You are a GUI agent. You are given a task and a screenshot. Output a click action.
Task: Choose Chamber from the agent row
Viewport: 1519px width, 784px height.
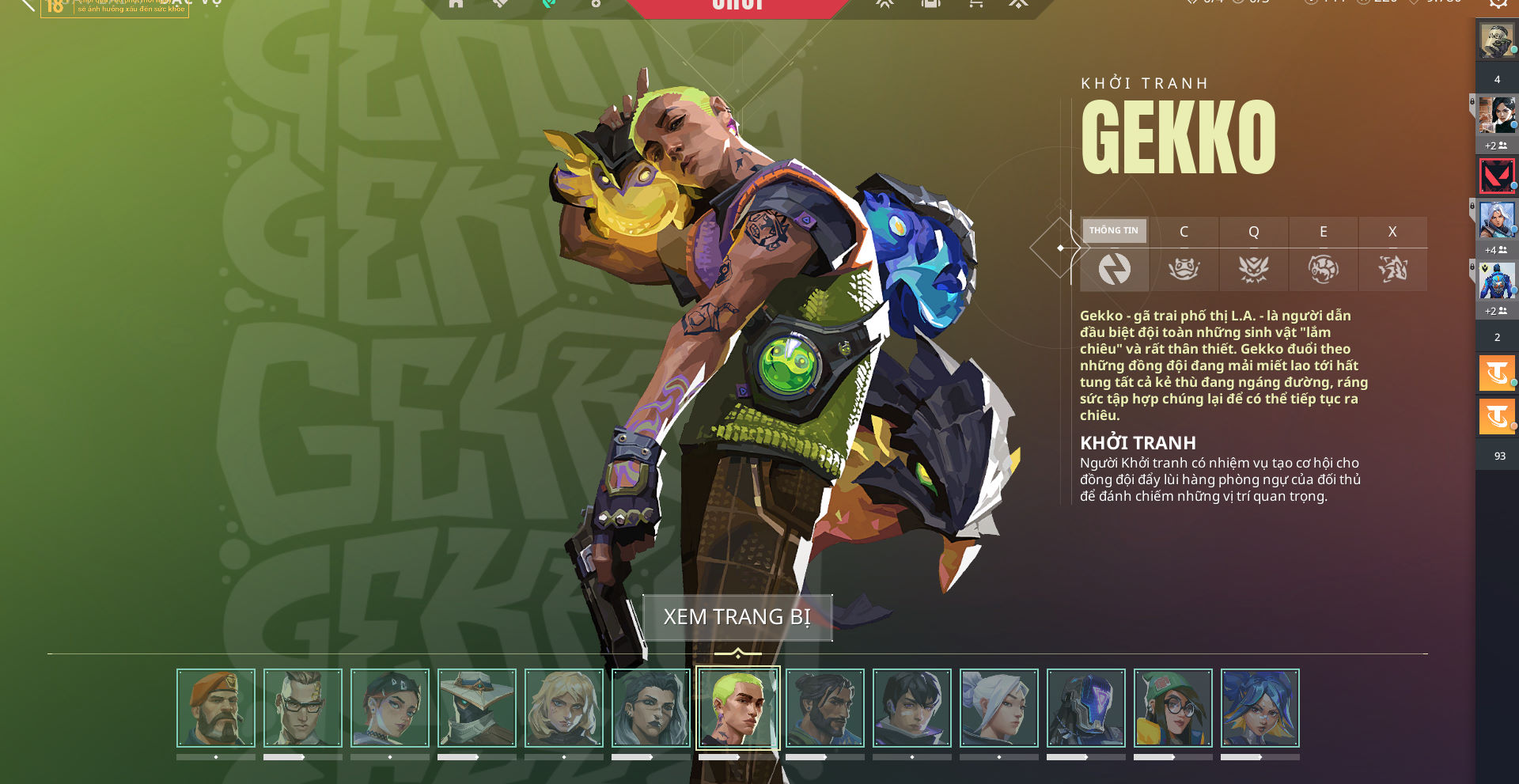[x=303, y=708]
